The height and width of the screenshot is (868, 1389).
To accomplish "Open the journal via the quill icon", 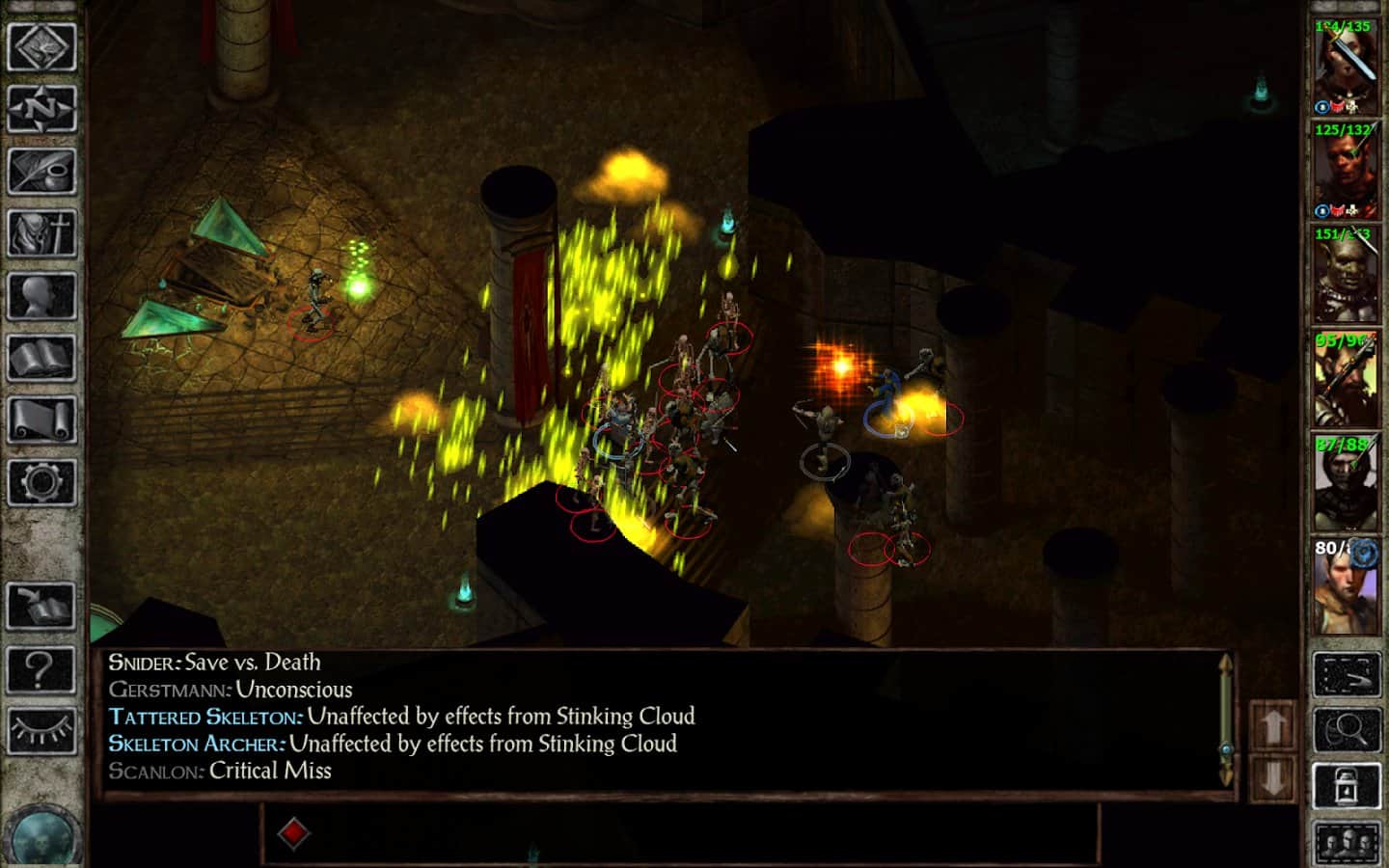I will (x=41, y=172).
